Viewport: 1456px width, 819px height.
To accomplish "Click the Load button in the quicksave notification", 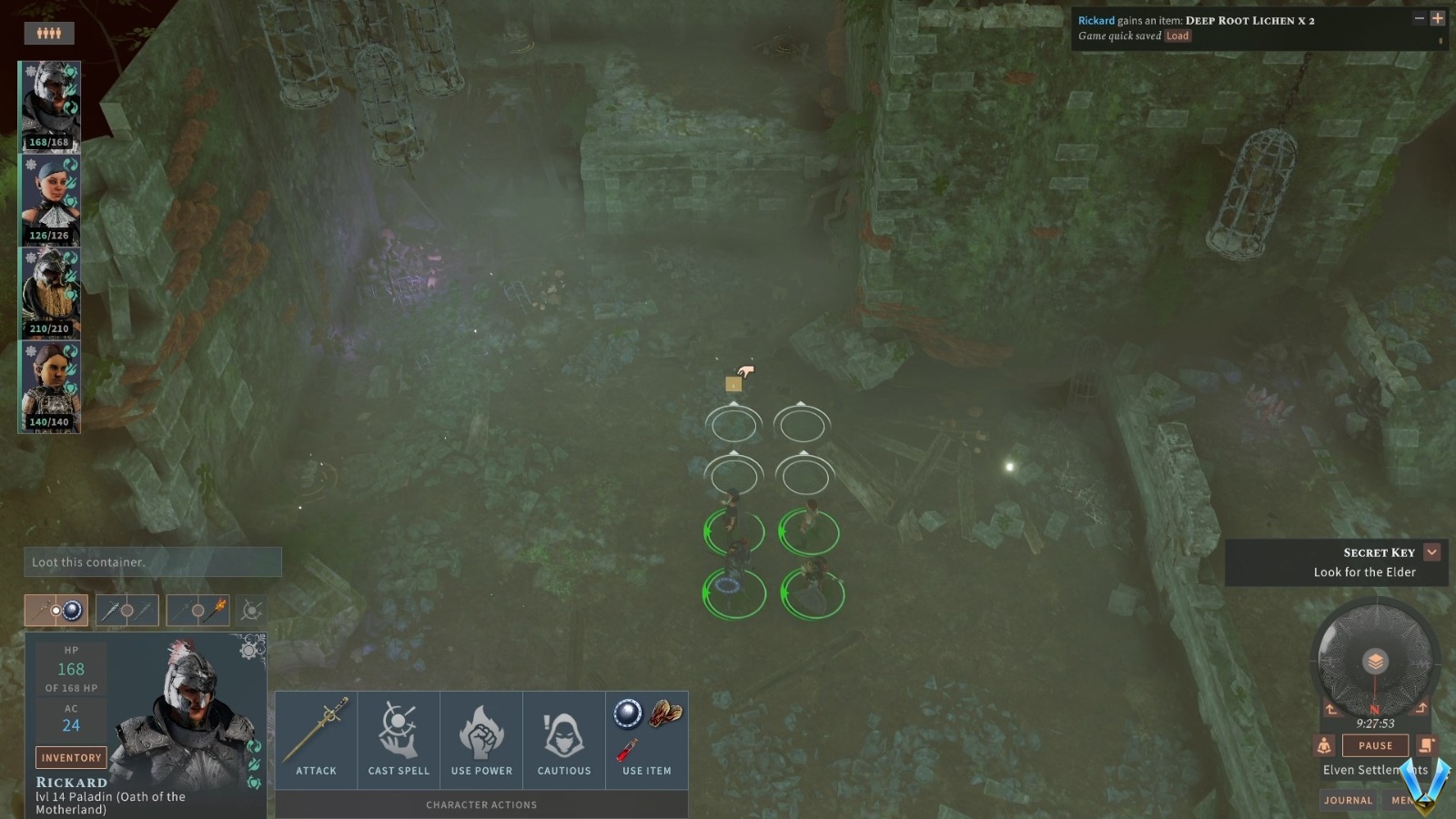I will pos(1178,35).
